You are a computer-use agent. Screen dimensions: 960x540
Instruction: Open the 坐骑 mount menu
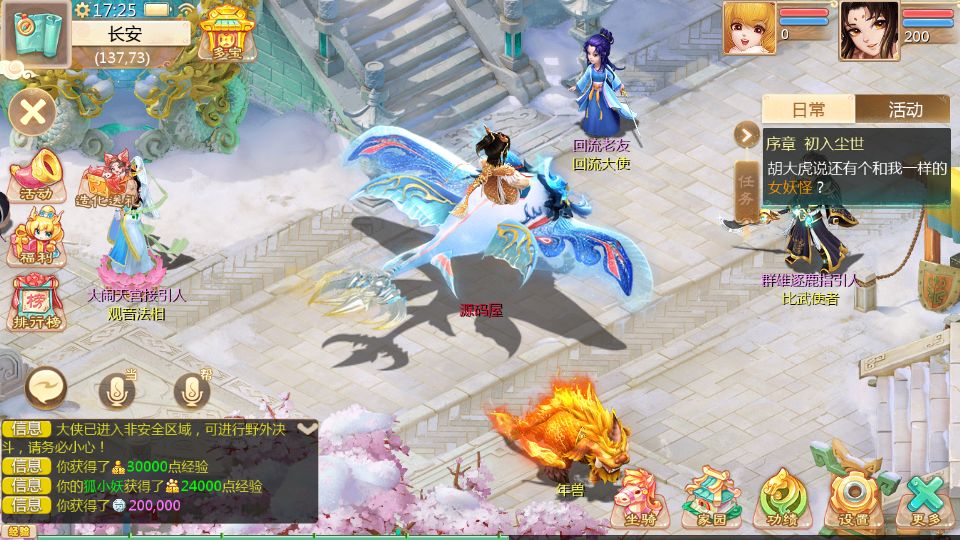pyautogui.click(x=640, y=497)
